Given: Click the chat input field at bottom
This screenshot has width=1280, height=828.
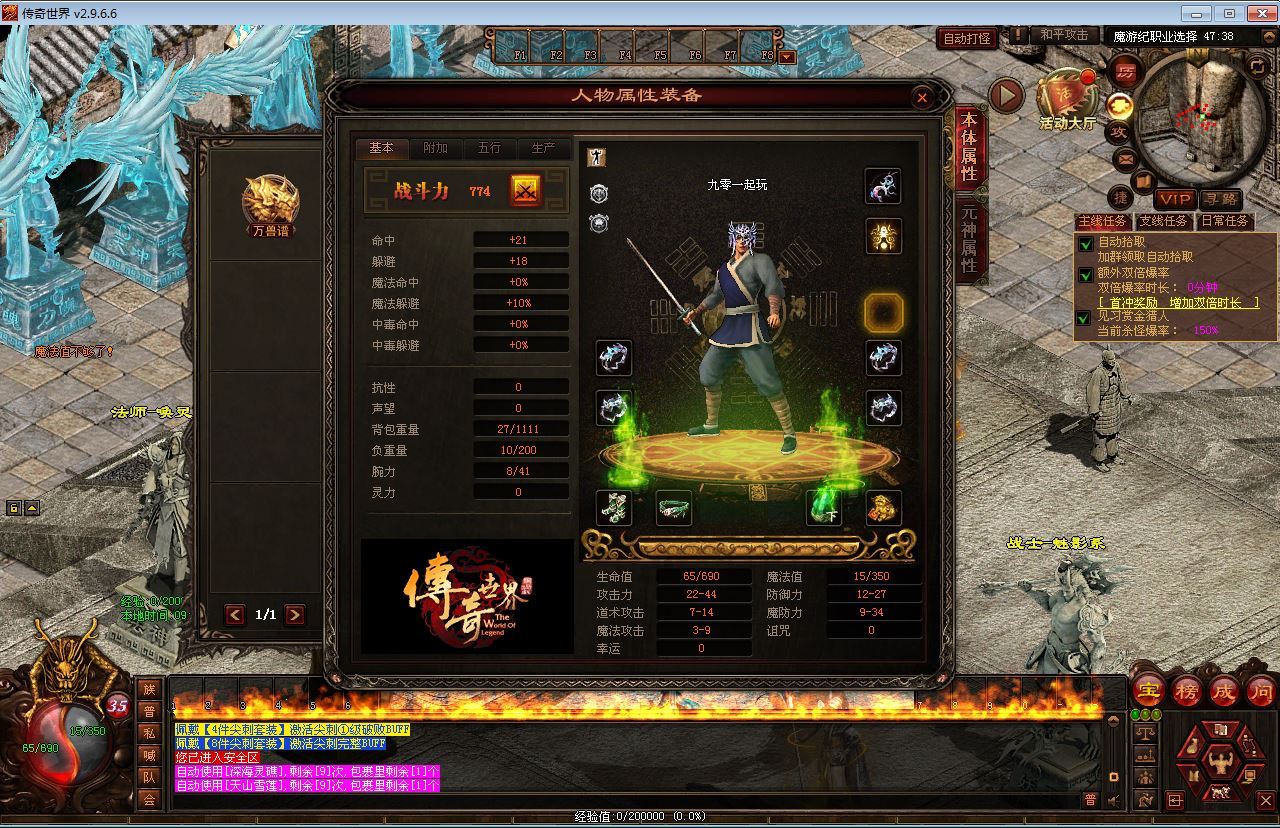Looking at the screenshot, I should 600,799.
